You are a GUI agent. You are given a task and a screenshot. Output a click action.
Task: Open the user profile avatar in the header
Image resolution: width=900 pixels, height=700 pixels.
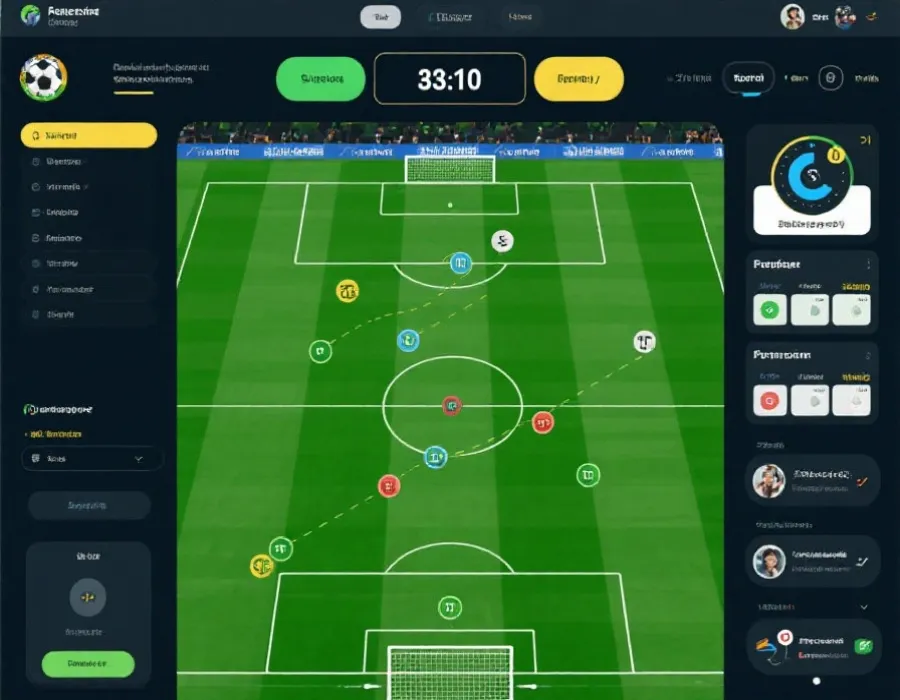click(x=792, y=17)
